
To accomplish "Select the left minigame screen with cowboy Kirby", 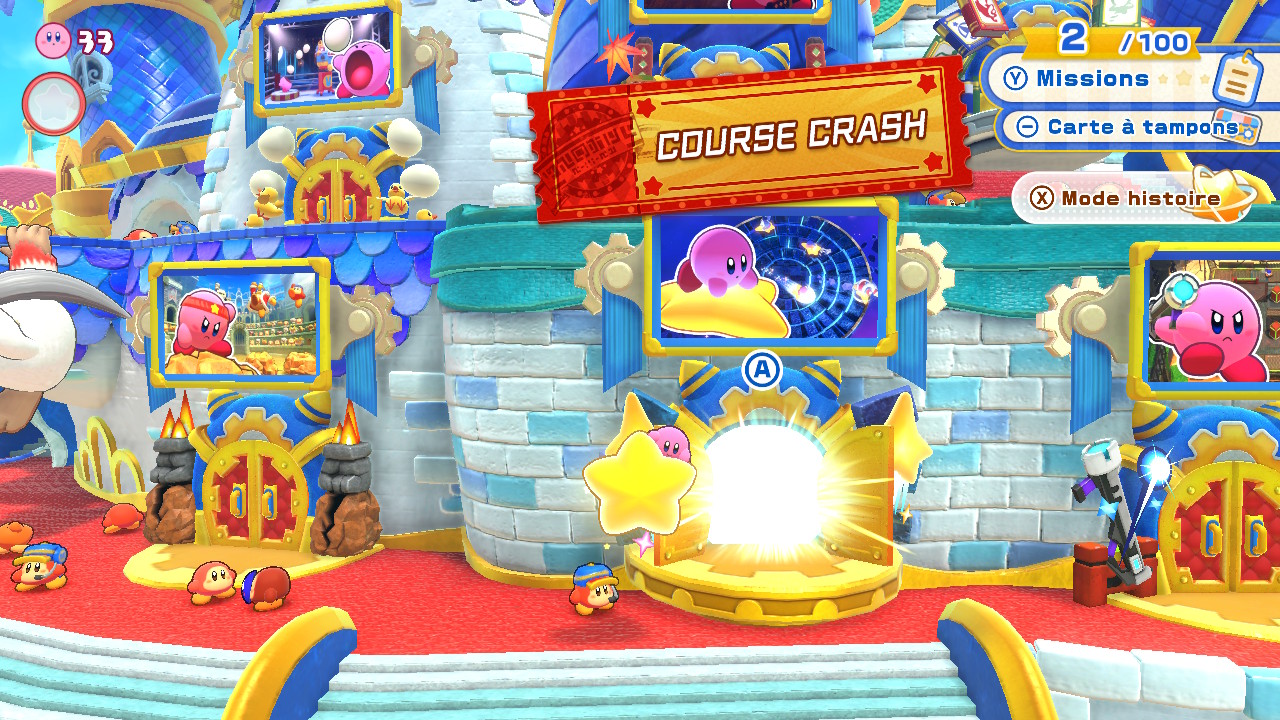I will 238,325.
